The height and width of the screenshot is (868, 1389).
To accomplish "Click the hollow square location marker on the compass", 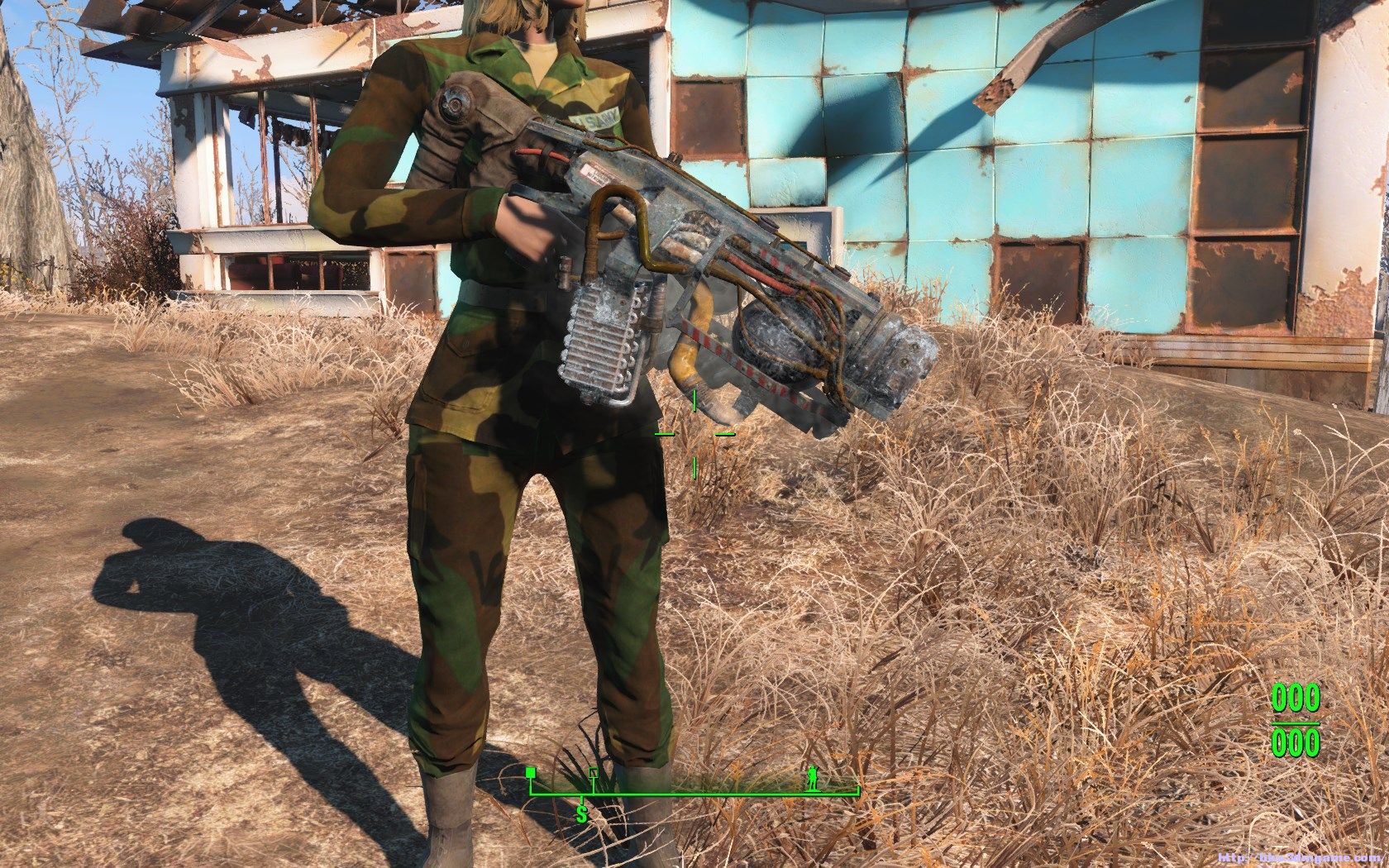I will point(594,772).
